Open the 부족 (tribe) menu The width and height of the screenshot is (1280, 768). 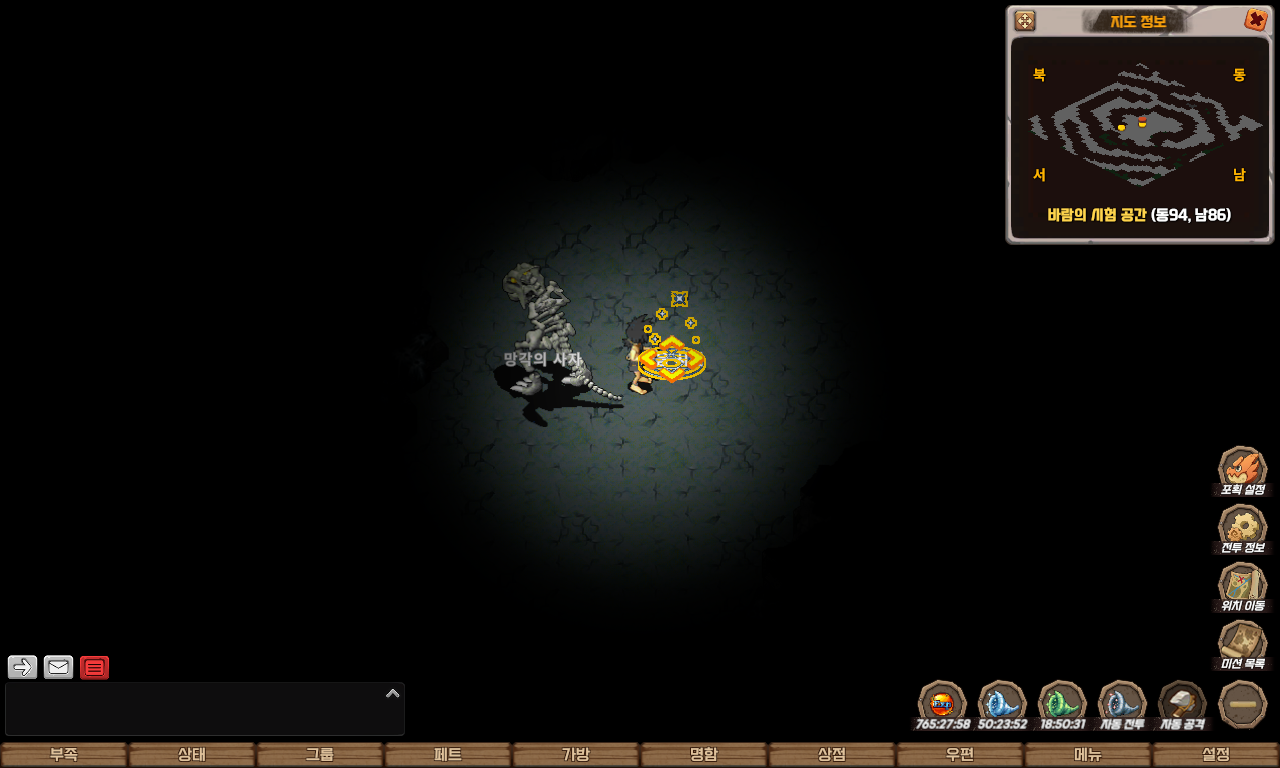coord(64,755)
